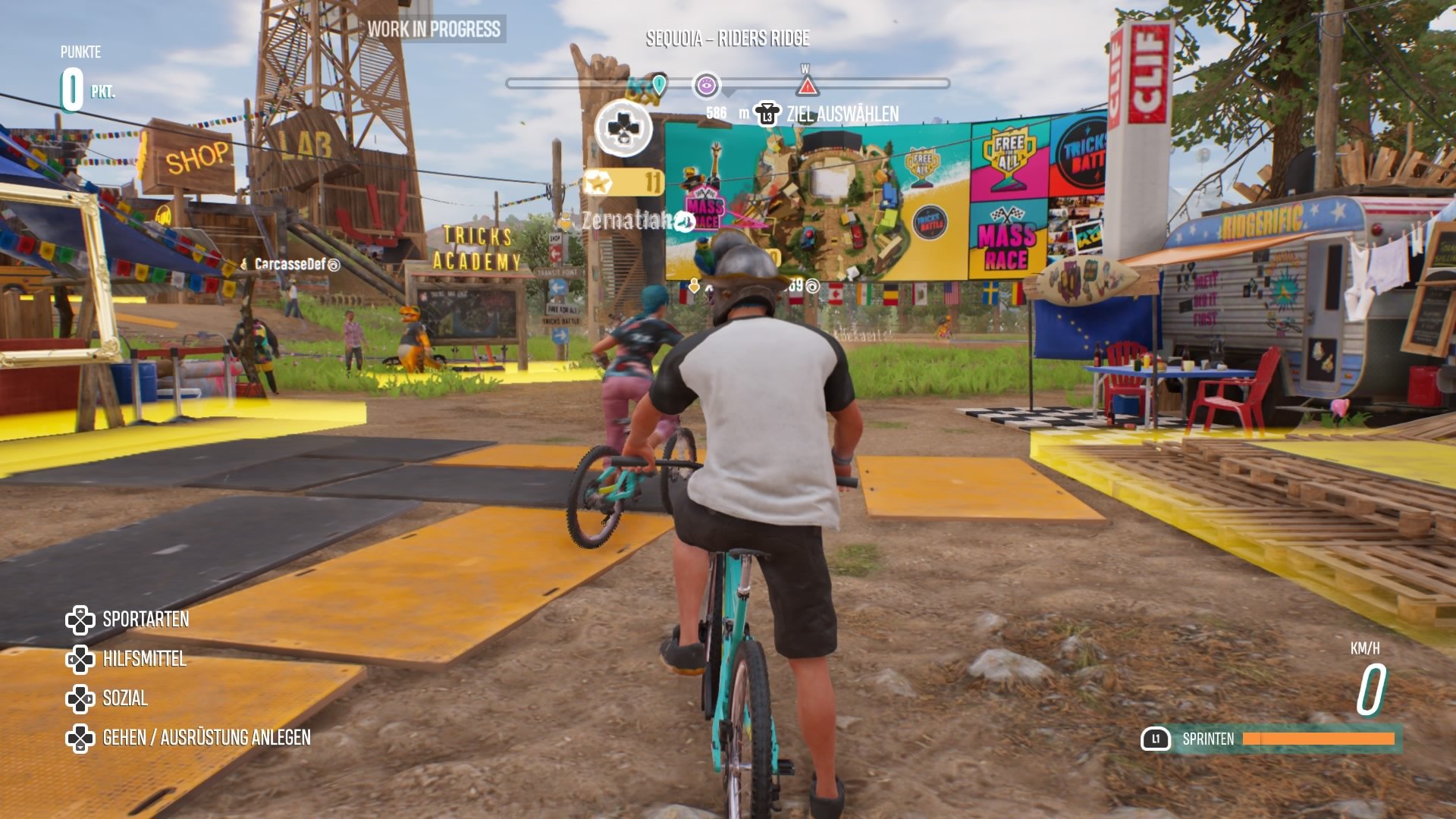The image size is (1456, 819).
Task: Click the yellow star level 11 badge
Action: tap(623, 182)
